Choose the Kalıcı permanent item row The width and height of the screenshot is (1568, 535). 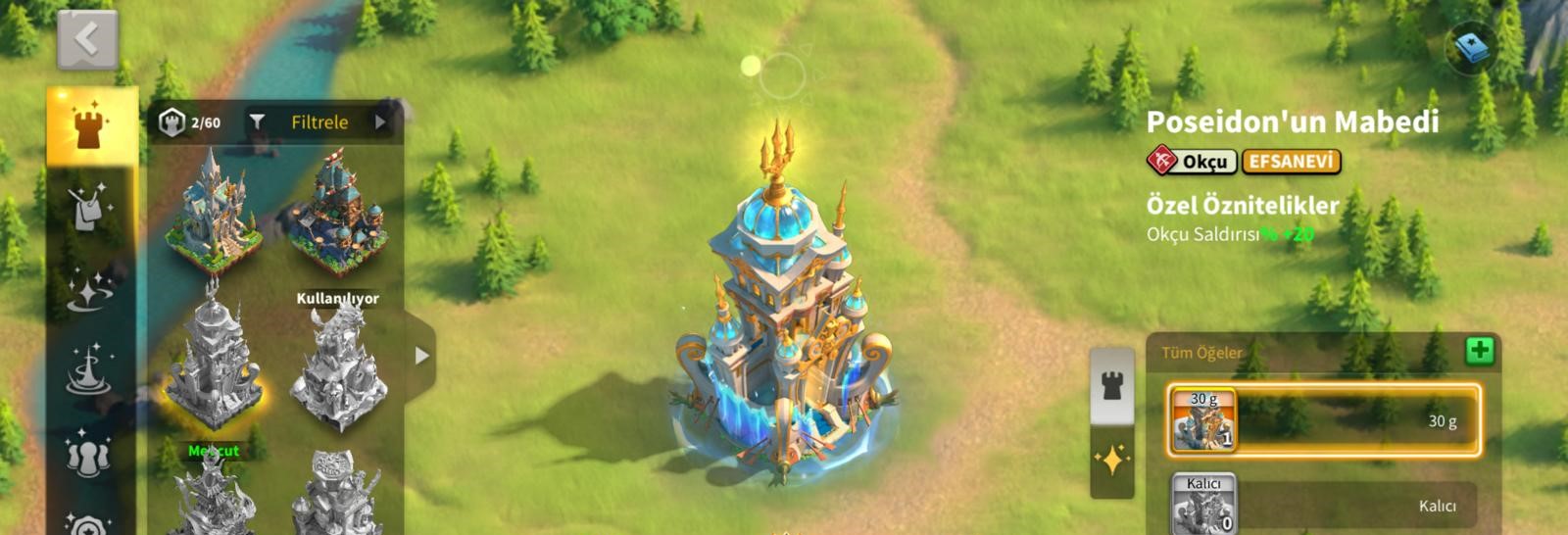(1323, 505)
